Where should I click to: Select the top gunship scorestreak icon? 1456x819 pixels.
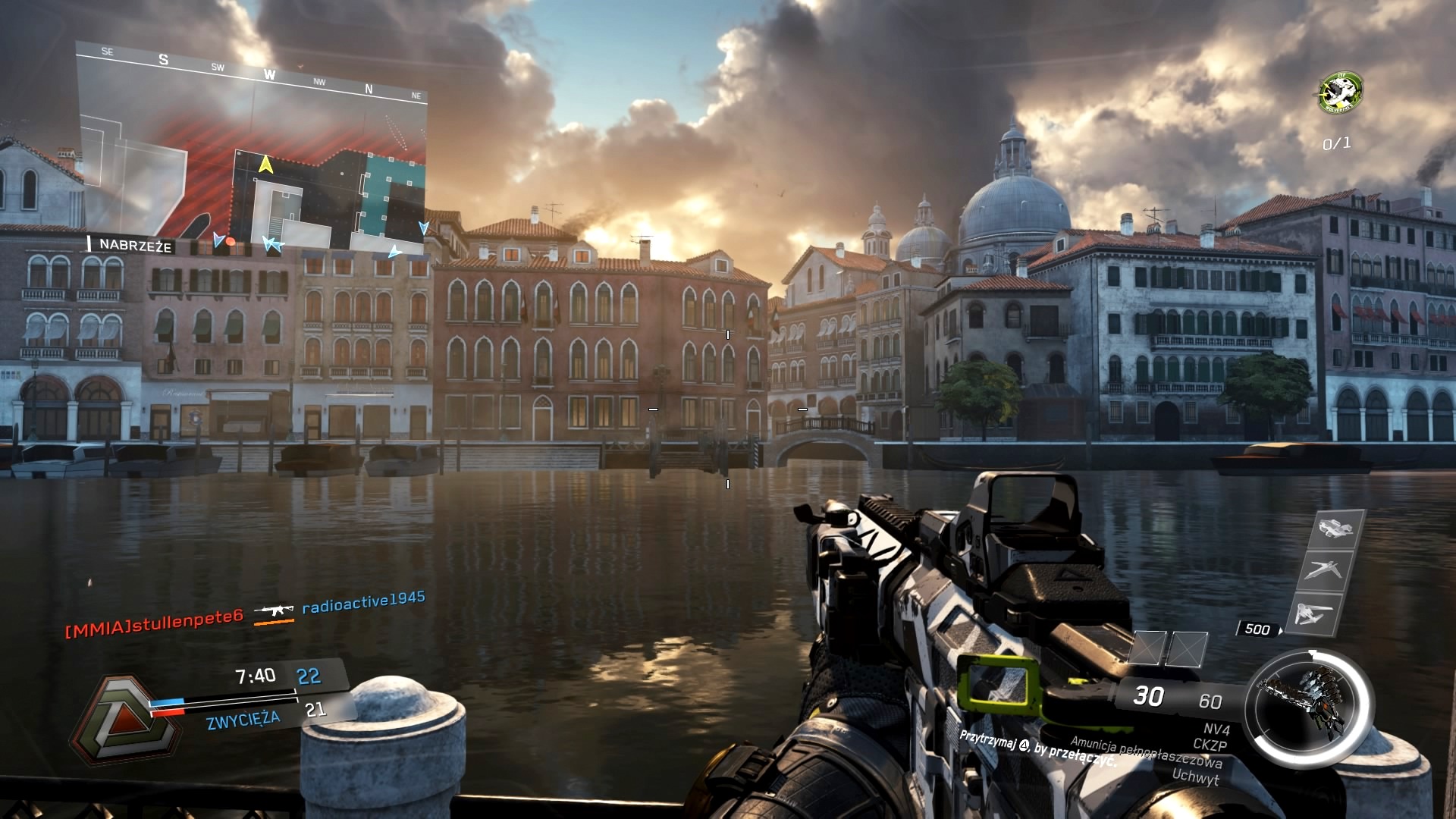[1336, 528]
